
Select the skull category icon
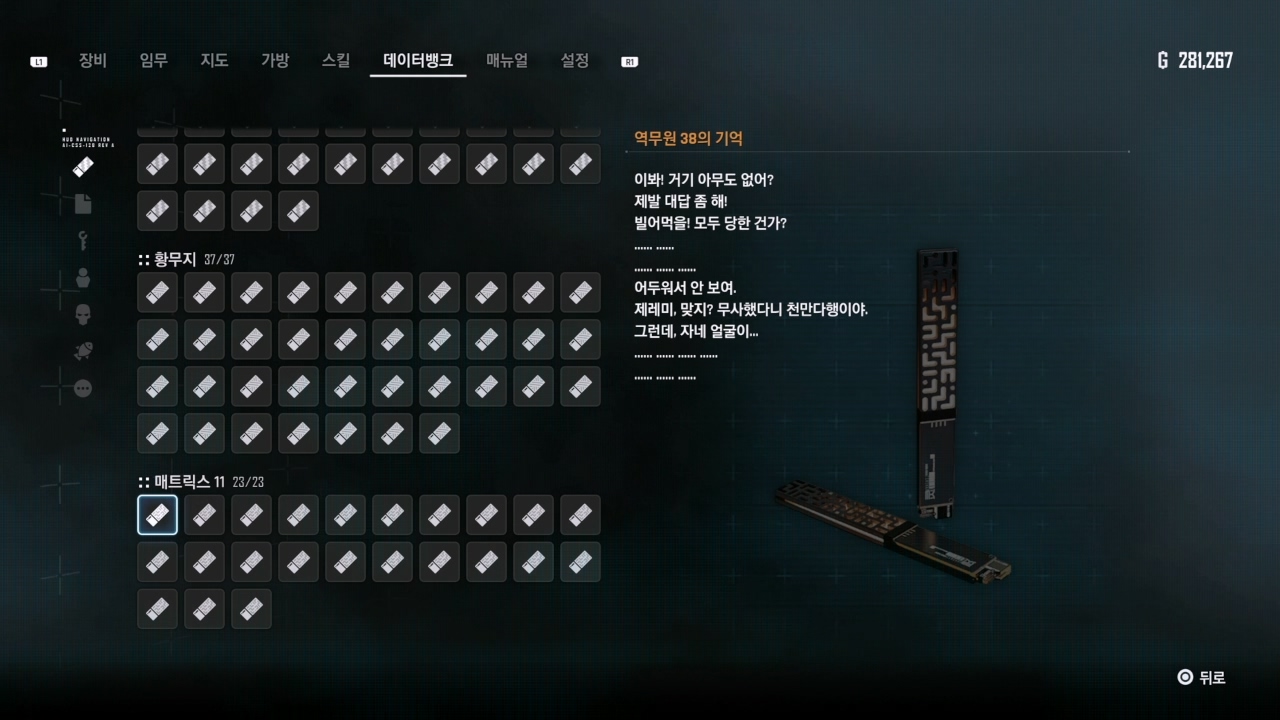(x=83, y=315)
